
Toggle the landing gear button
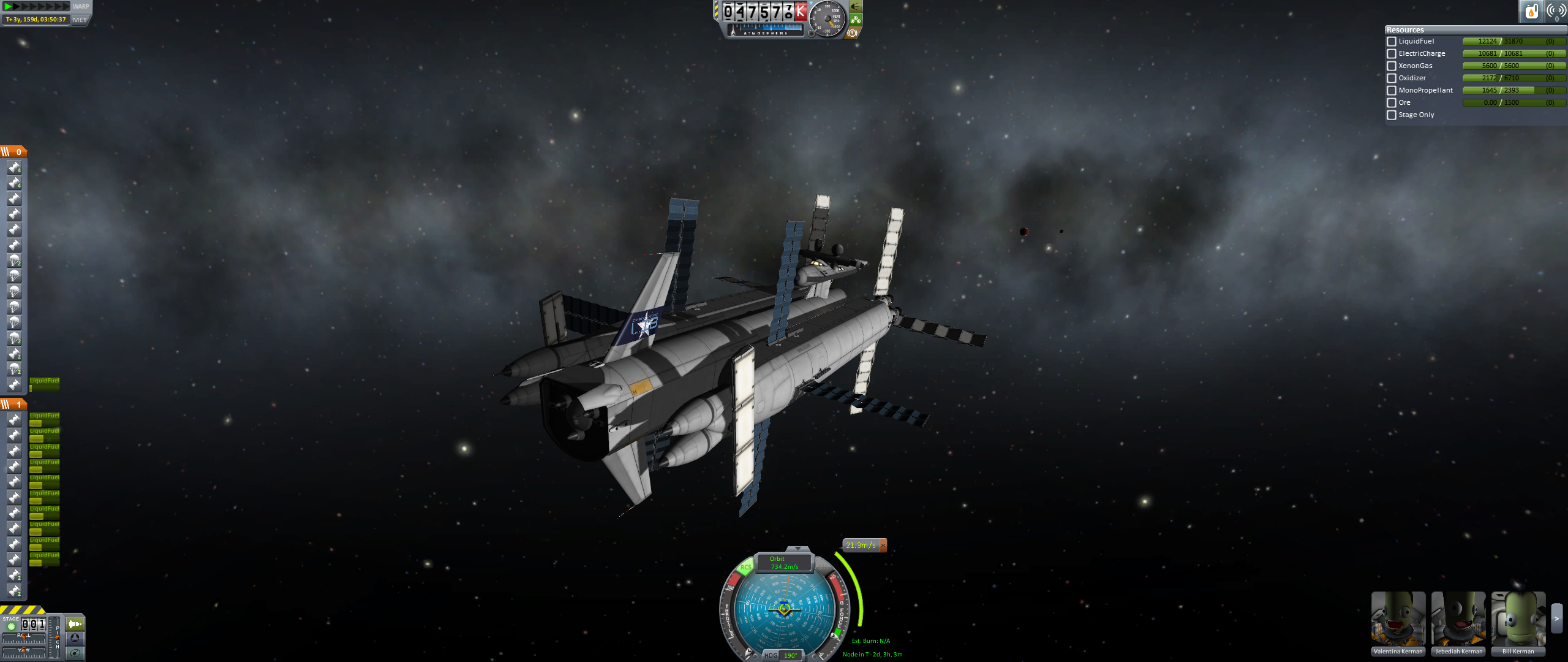tap(856, 20)
